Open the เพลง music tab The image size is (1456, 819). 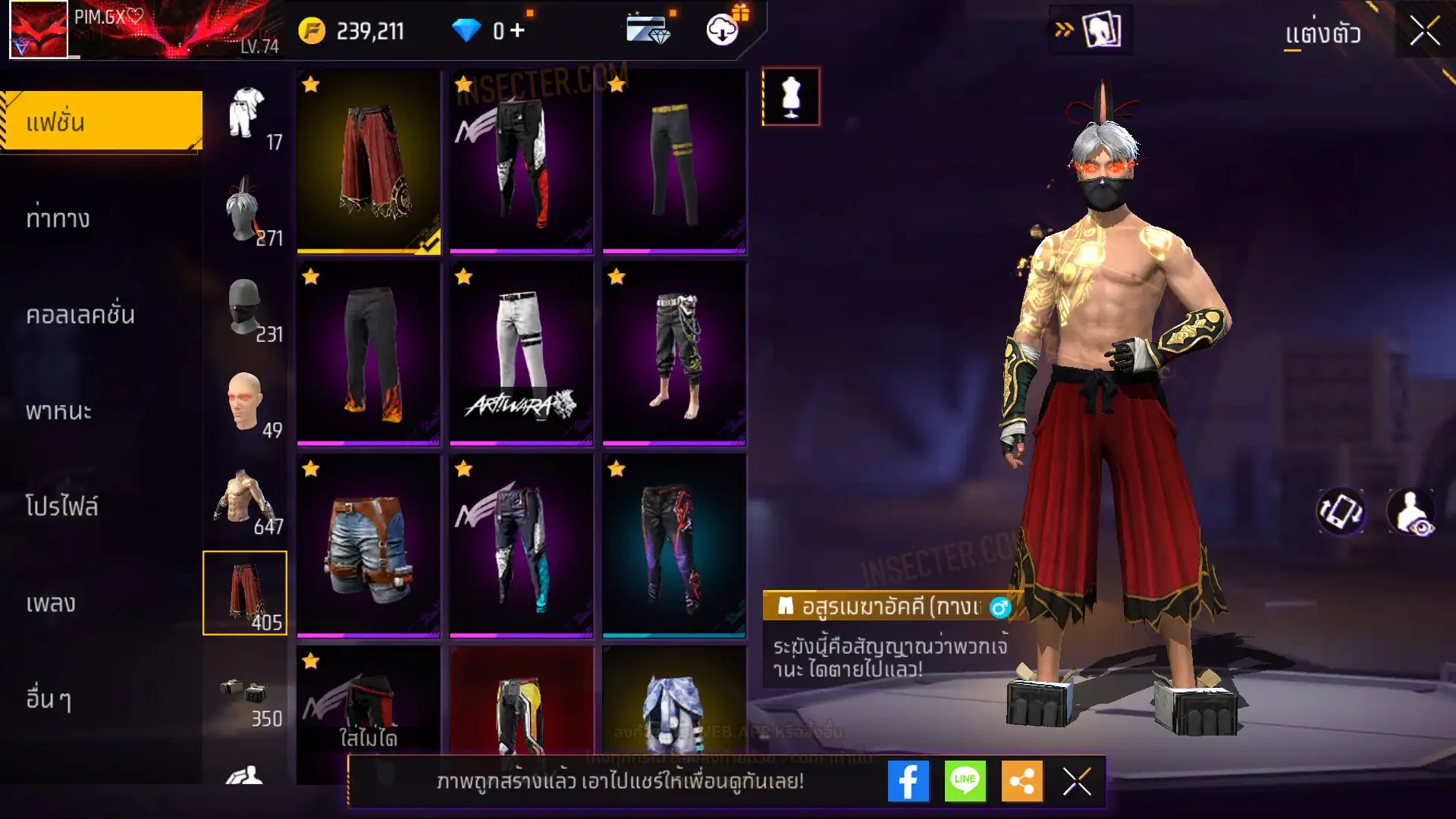coord(51,604)
